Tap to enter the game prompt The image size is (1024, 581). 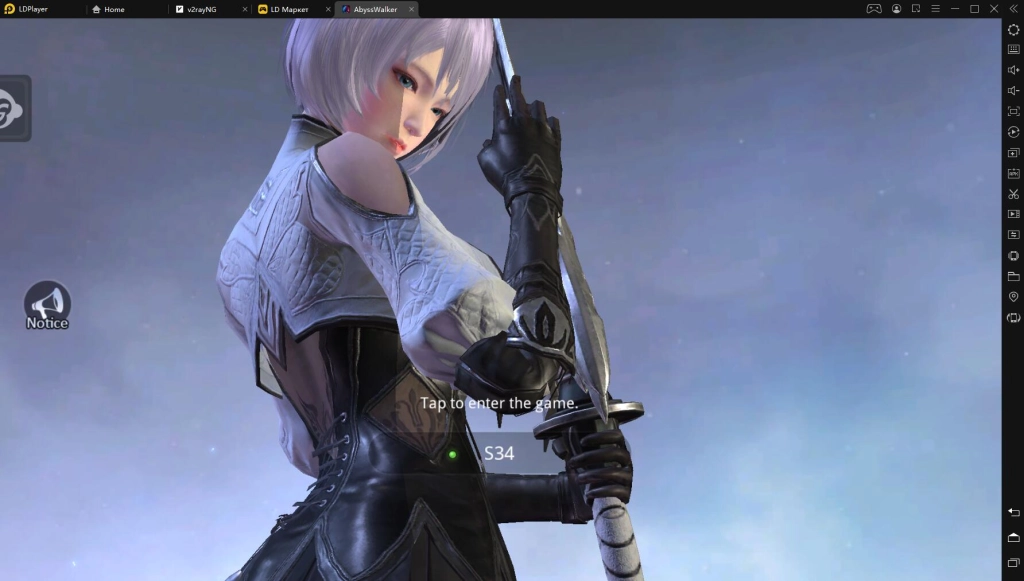[x=499, y=403]
